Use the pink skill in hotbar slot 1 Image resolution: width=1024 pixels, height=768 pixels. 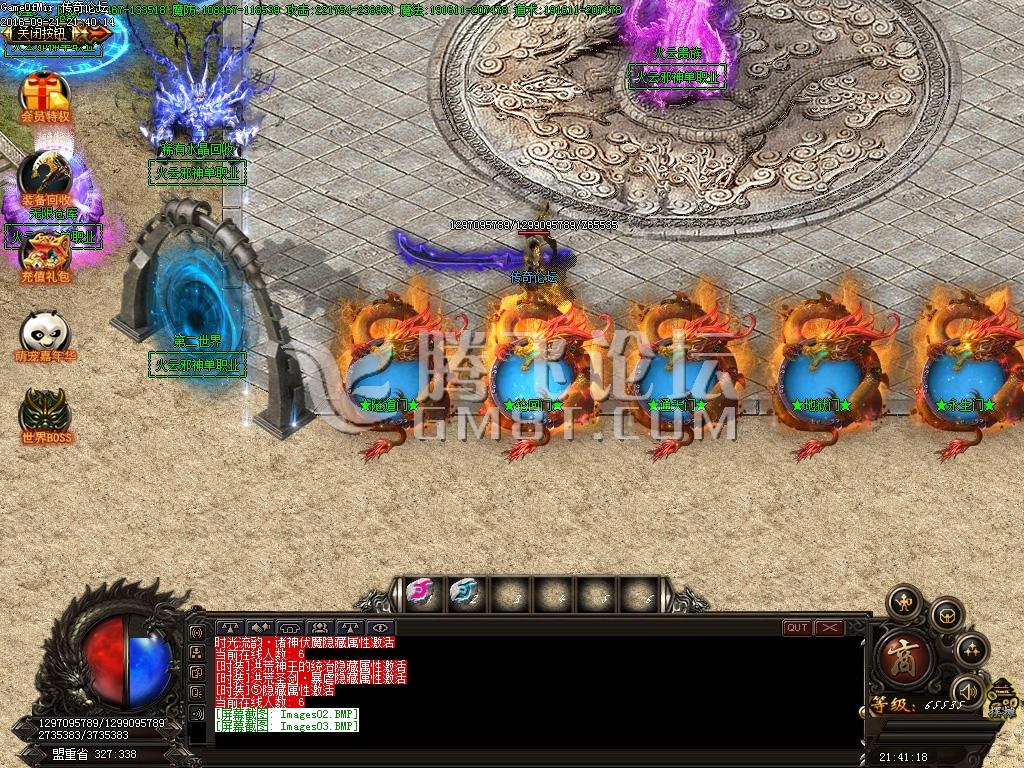pos(420,593)
